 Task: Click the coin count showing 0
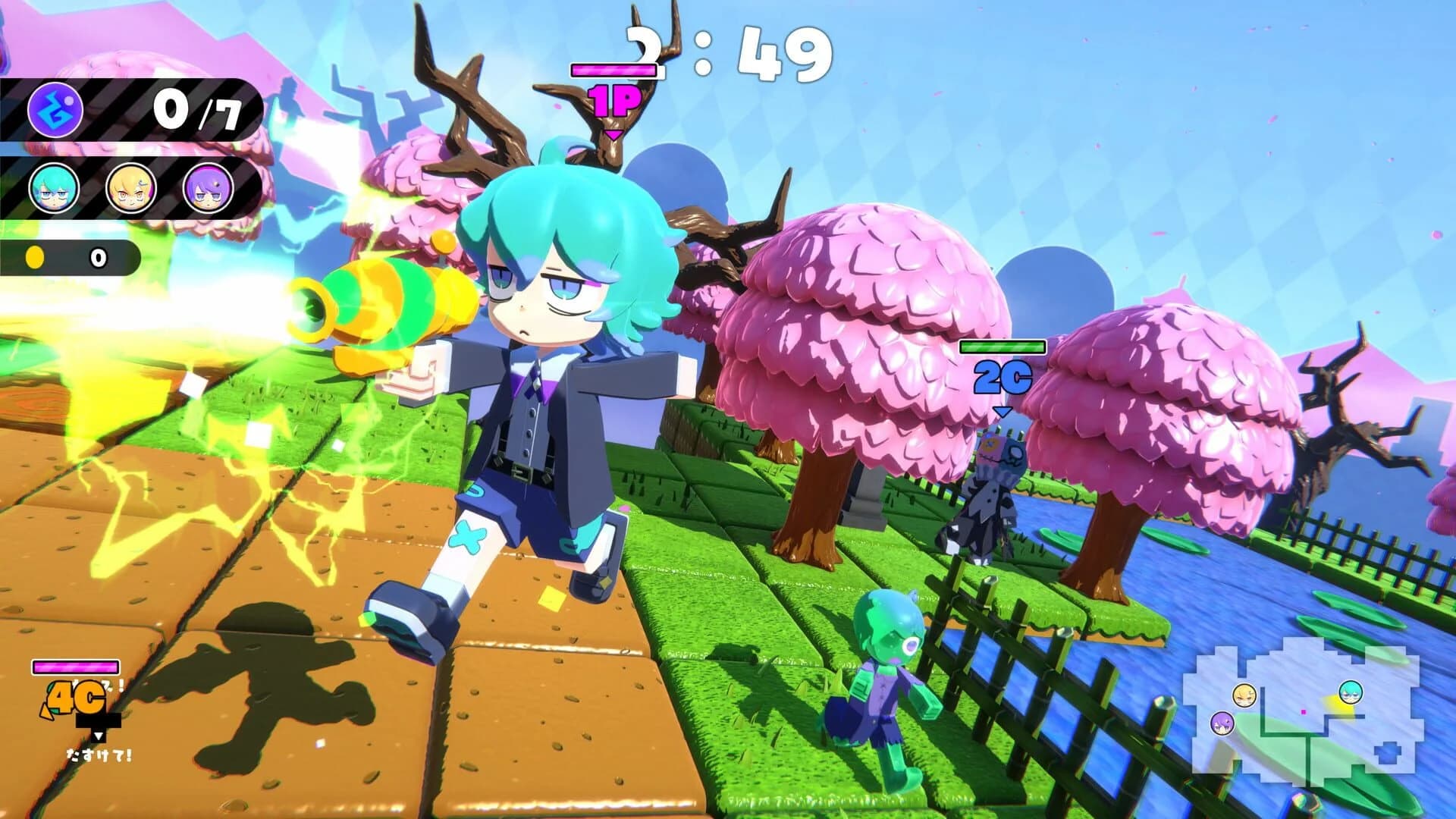[97, 258]
